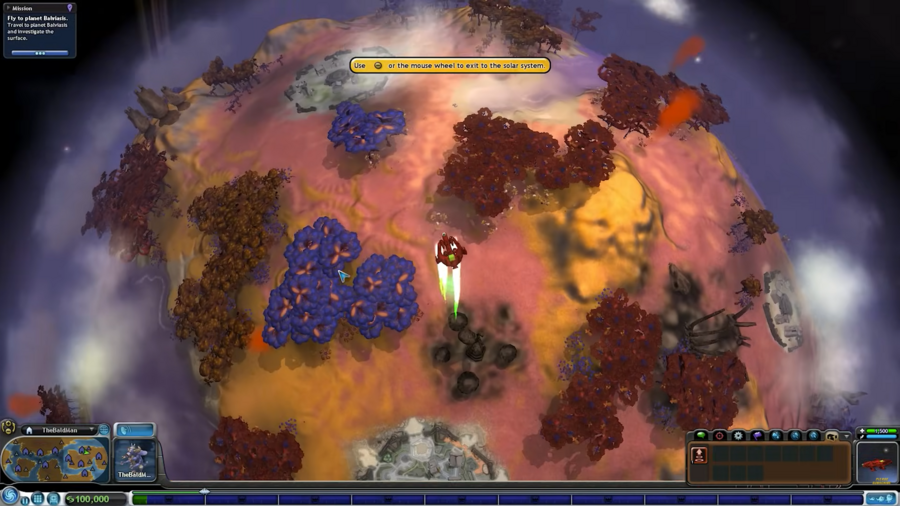Switch to the purple flag colonization tab
This screenshot has height=506, width=900.
coord(757,435)
